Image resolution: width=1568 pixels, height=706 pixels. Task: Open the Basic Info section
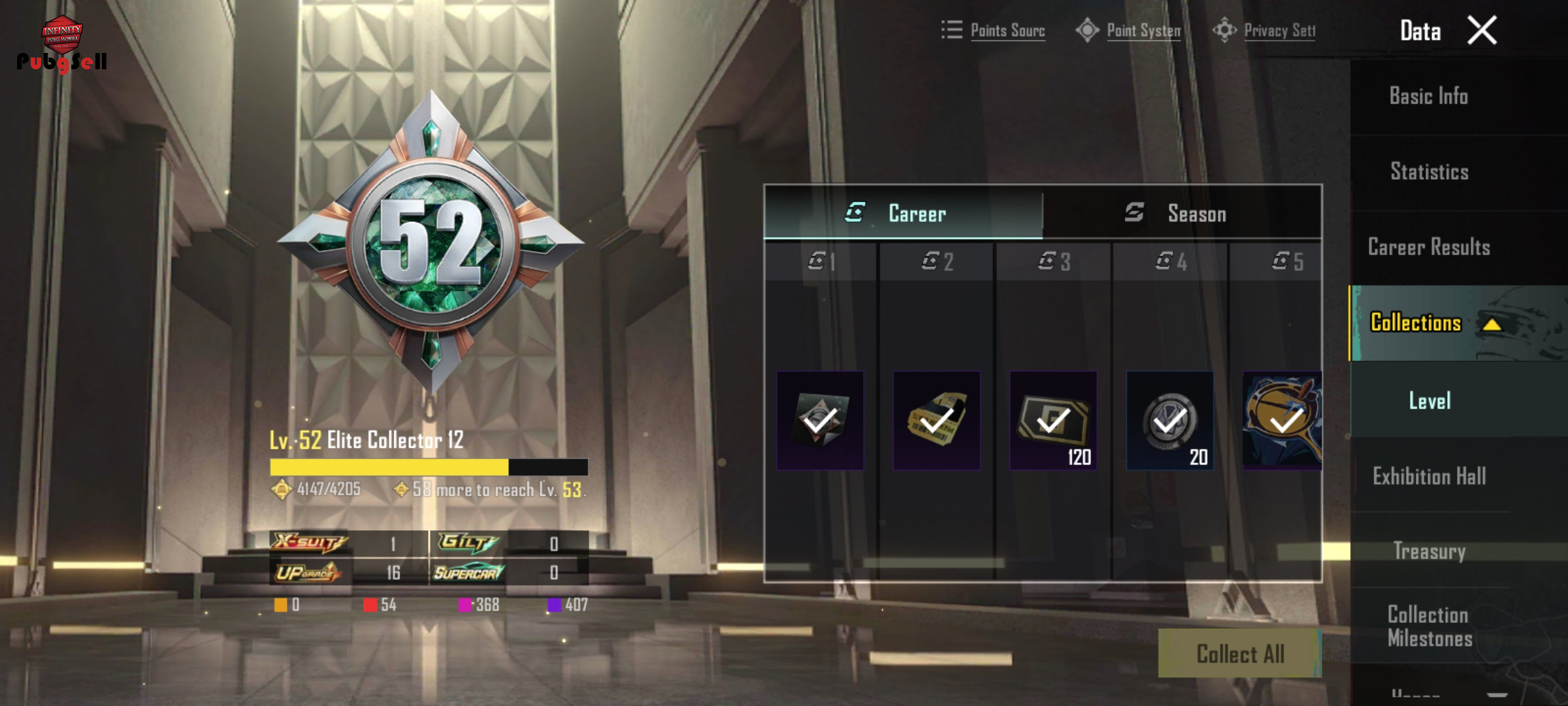[x=1429, y=97]
